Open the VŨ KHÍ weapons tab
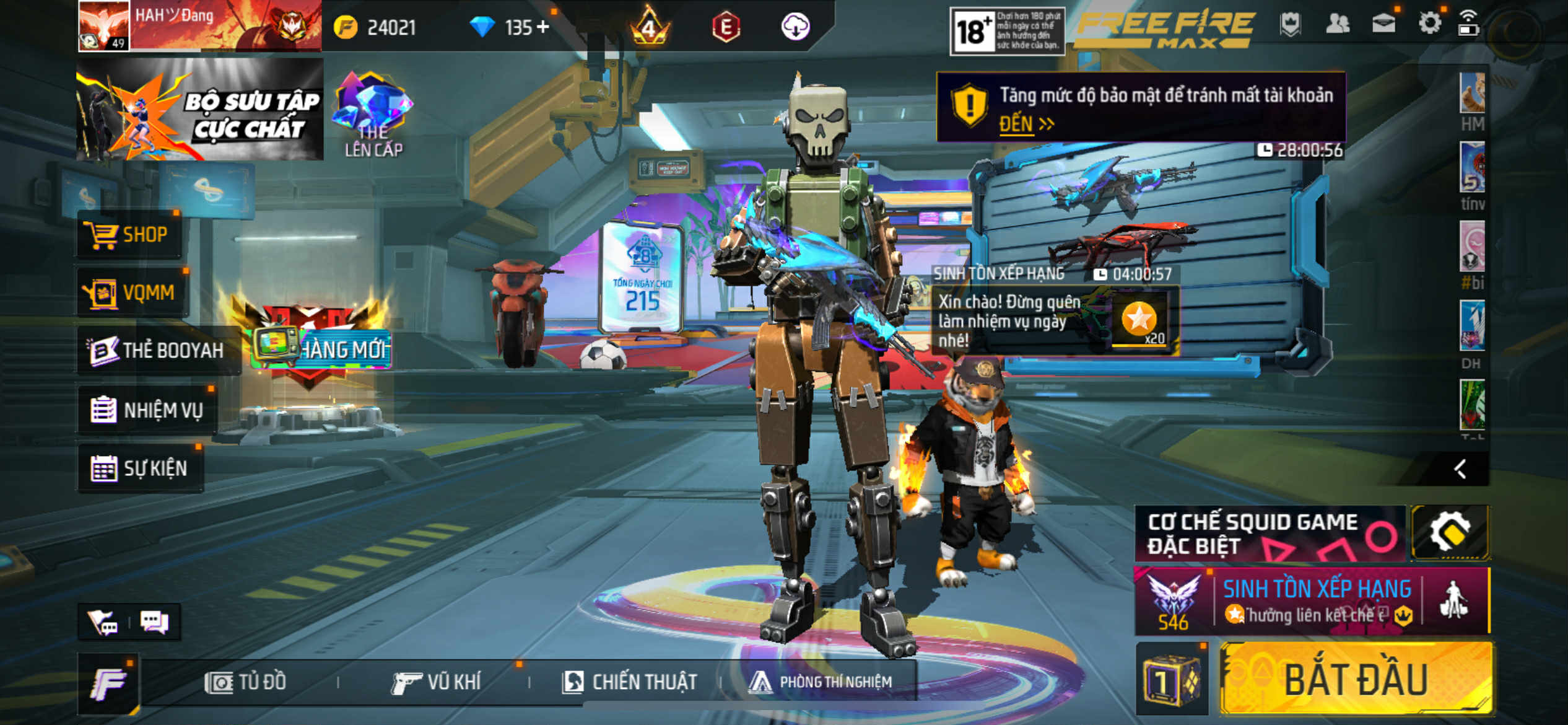 tap(436, 682)
